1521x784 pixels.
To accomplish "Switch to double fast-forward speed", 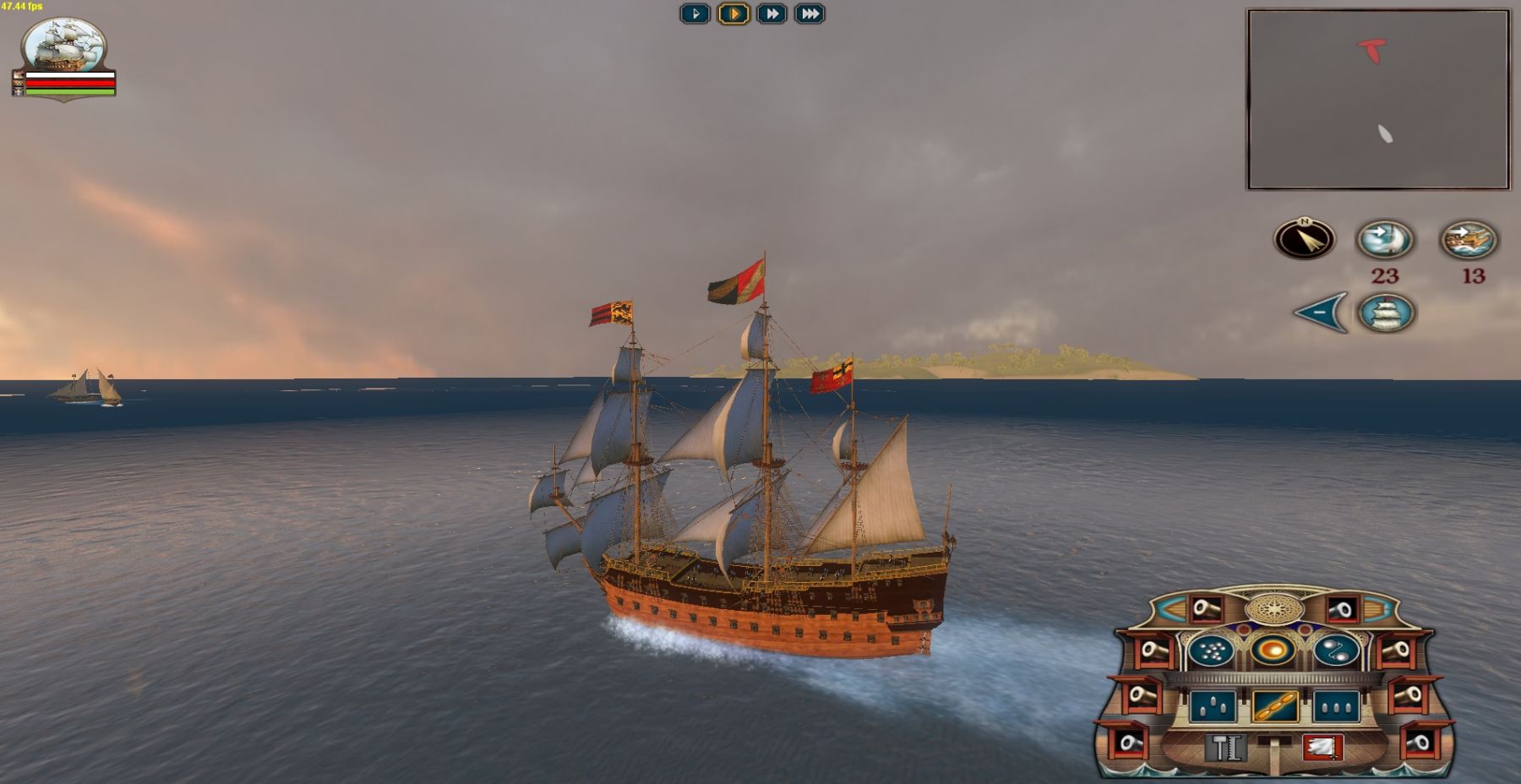I will tap(771, 14).
